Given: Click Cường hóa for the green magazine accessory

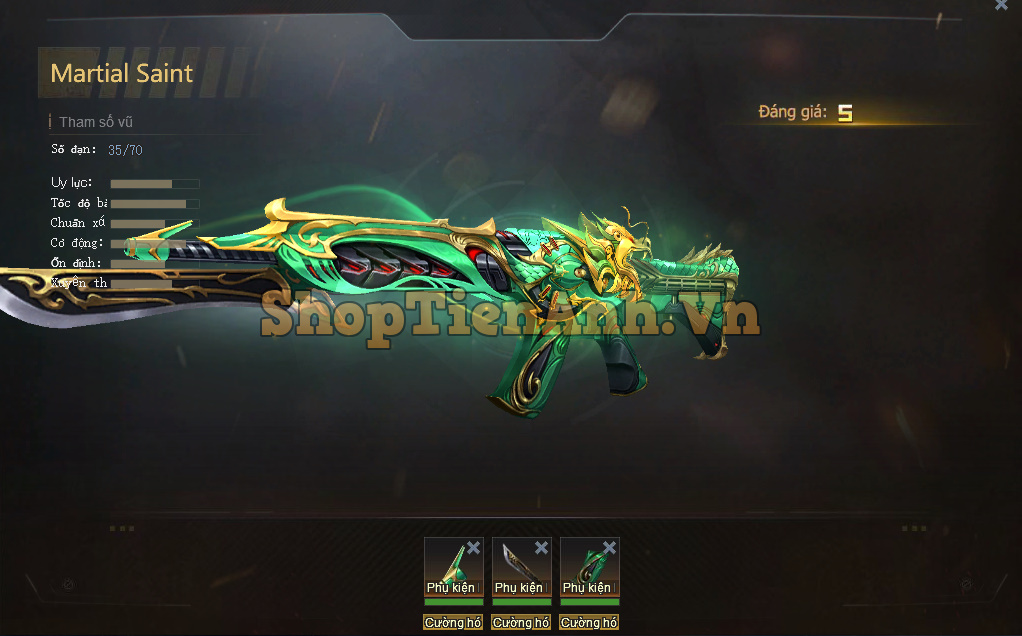Looking at the screenshot, I should pyautogui.click(x=589, y=623).
